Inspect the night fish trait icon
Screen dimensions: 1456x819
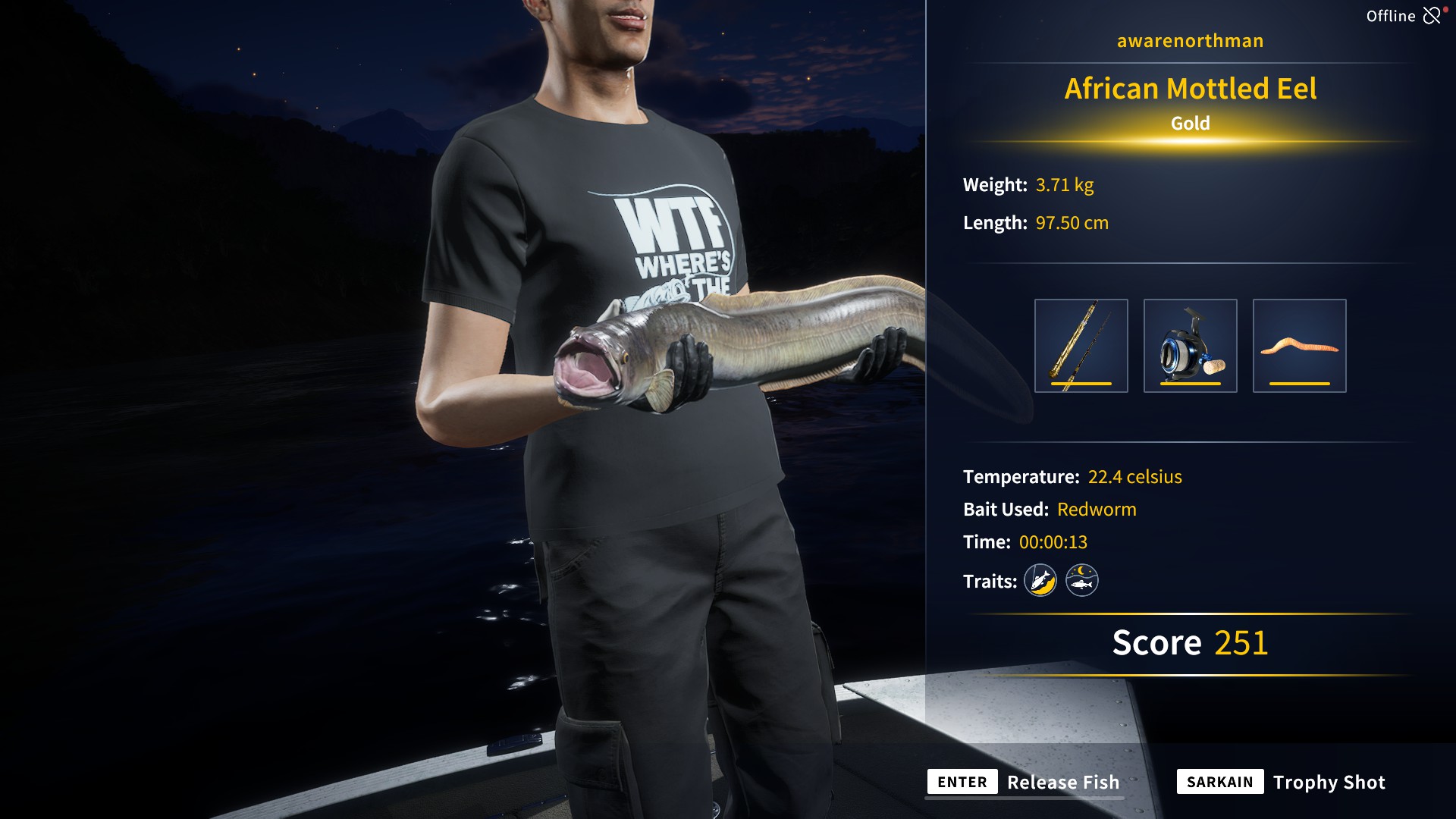pos(1082,581)
